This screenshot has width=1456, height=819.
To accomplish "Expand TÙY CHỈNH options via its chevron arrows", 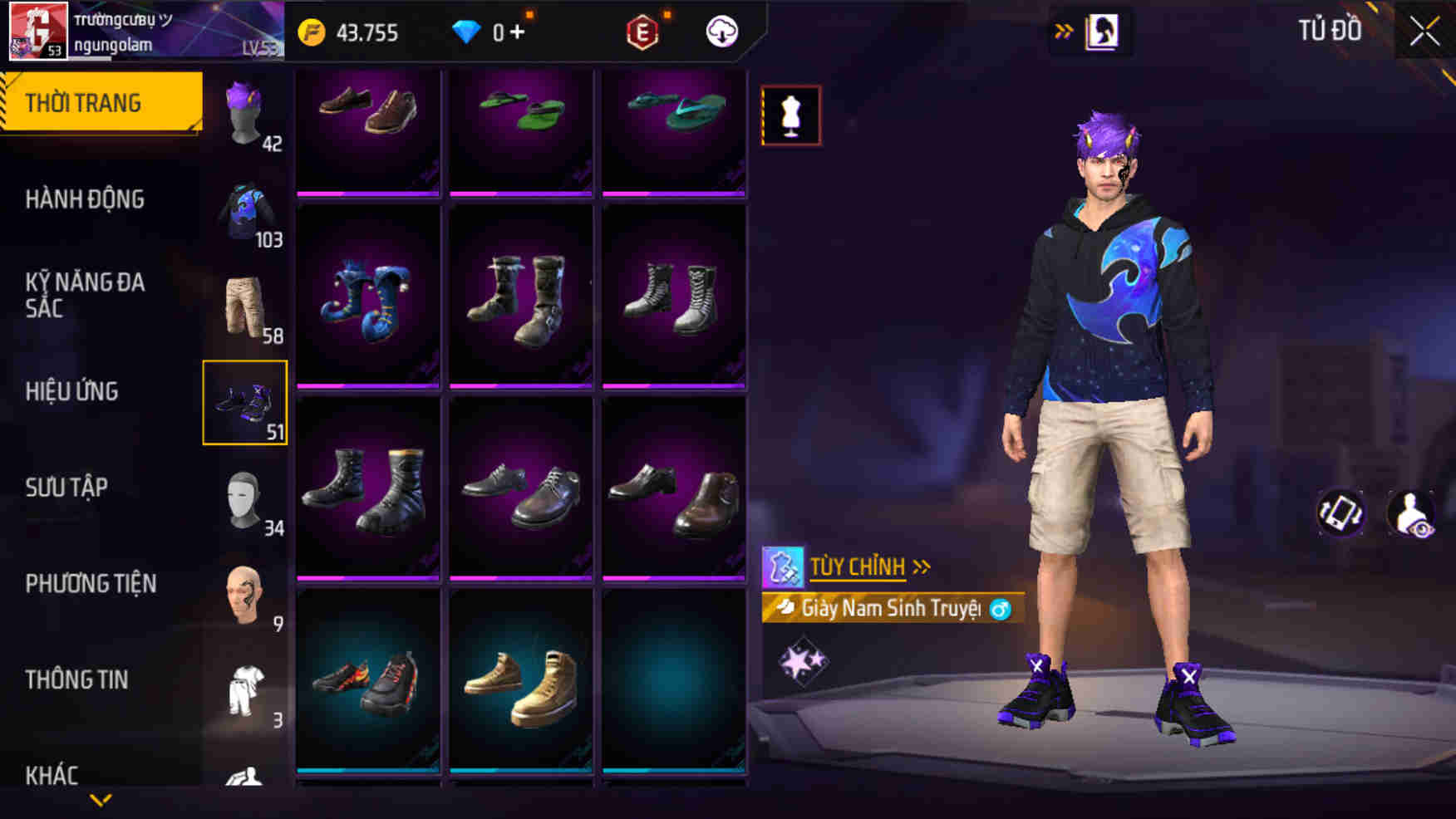I will click(921, 567).
